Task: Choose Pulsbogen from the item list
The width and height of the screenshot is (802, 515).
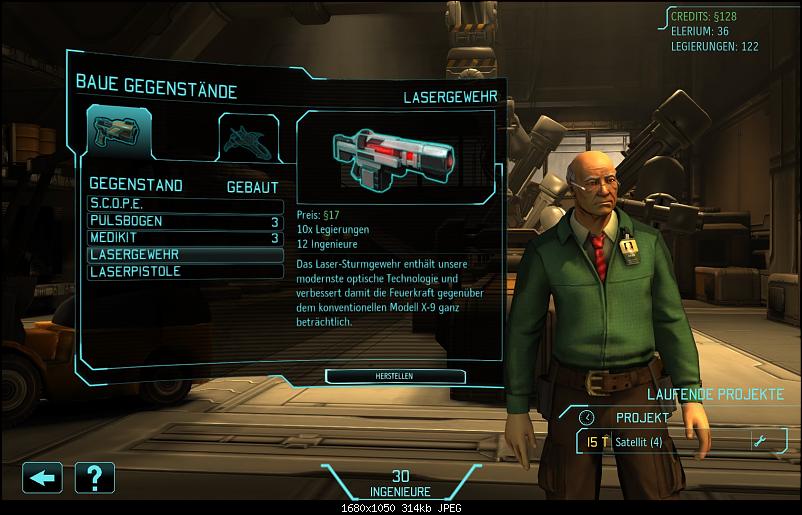Action: pyautogui.click(x=184, y=220)
